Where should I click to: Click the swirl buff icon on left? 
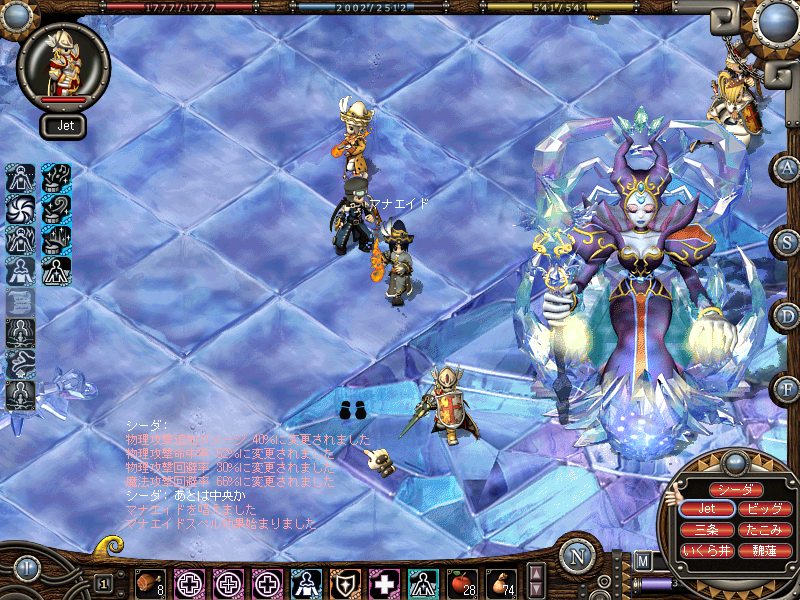20,210
